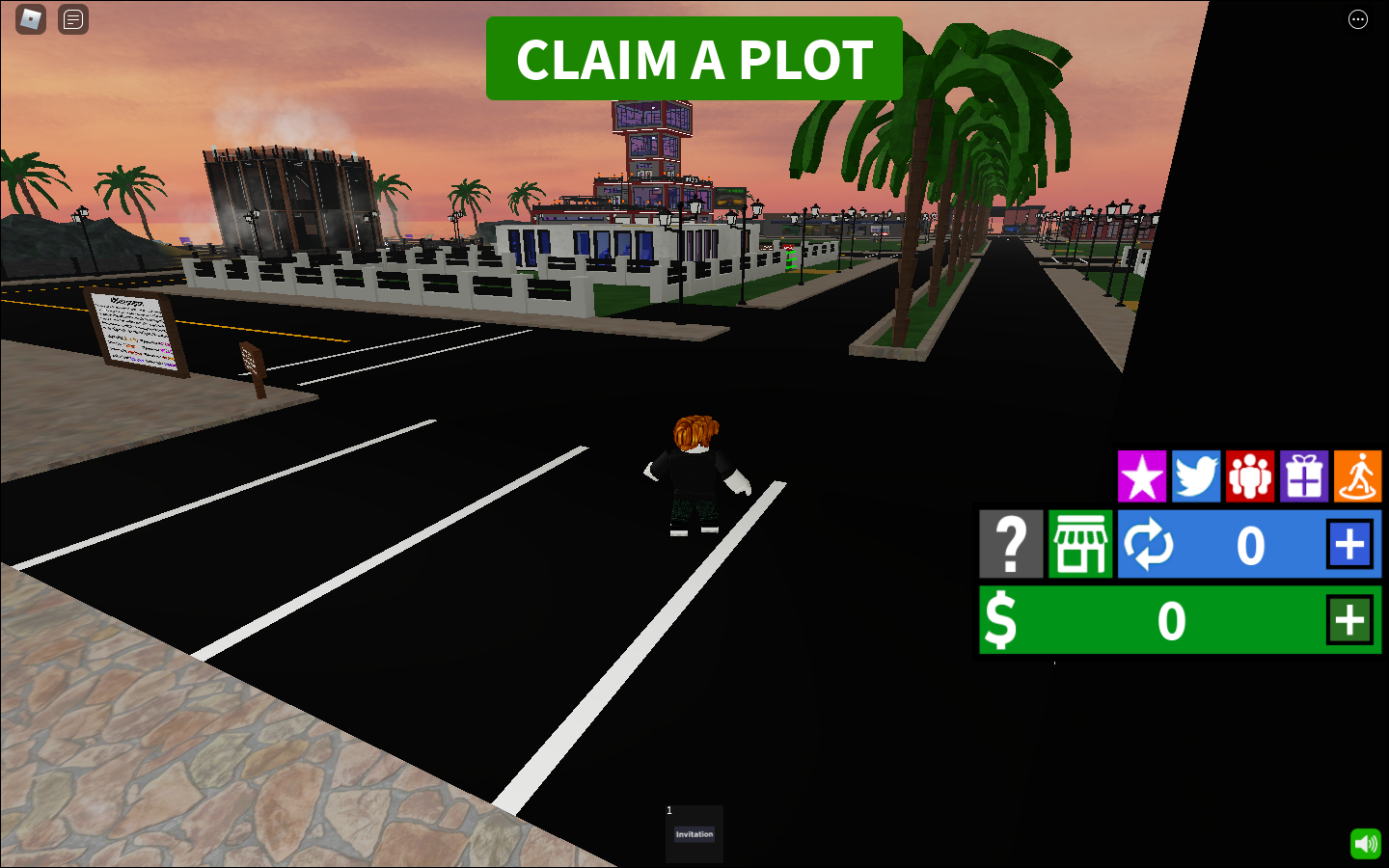The image size is (1389, 868).
Task: Click the dollar sign cash icon
Action: tap(1001, 620)
